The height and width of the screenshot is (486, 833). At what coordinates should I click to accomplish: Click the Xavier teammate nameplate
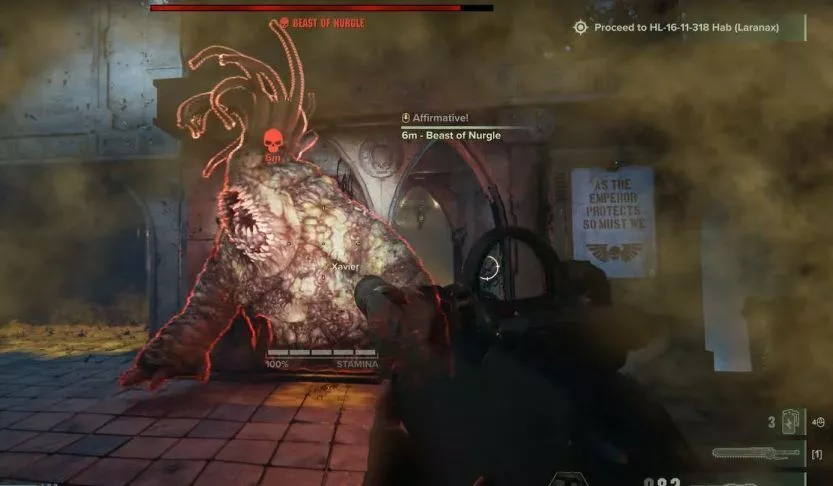pyautogui.click(x=344, y=267)
